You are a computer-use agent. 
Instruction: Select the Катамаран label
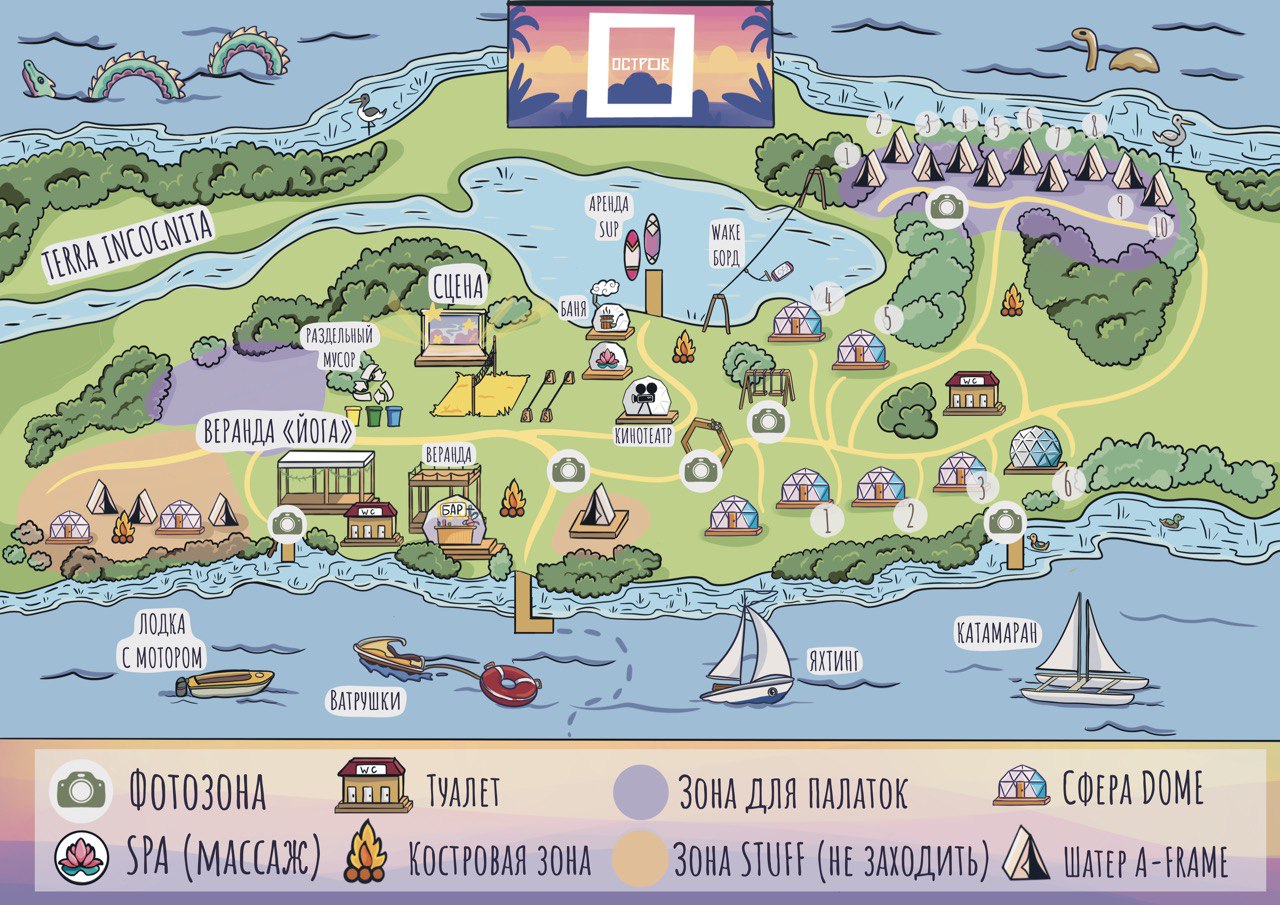997,633
